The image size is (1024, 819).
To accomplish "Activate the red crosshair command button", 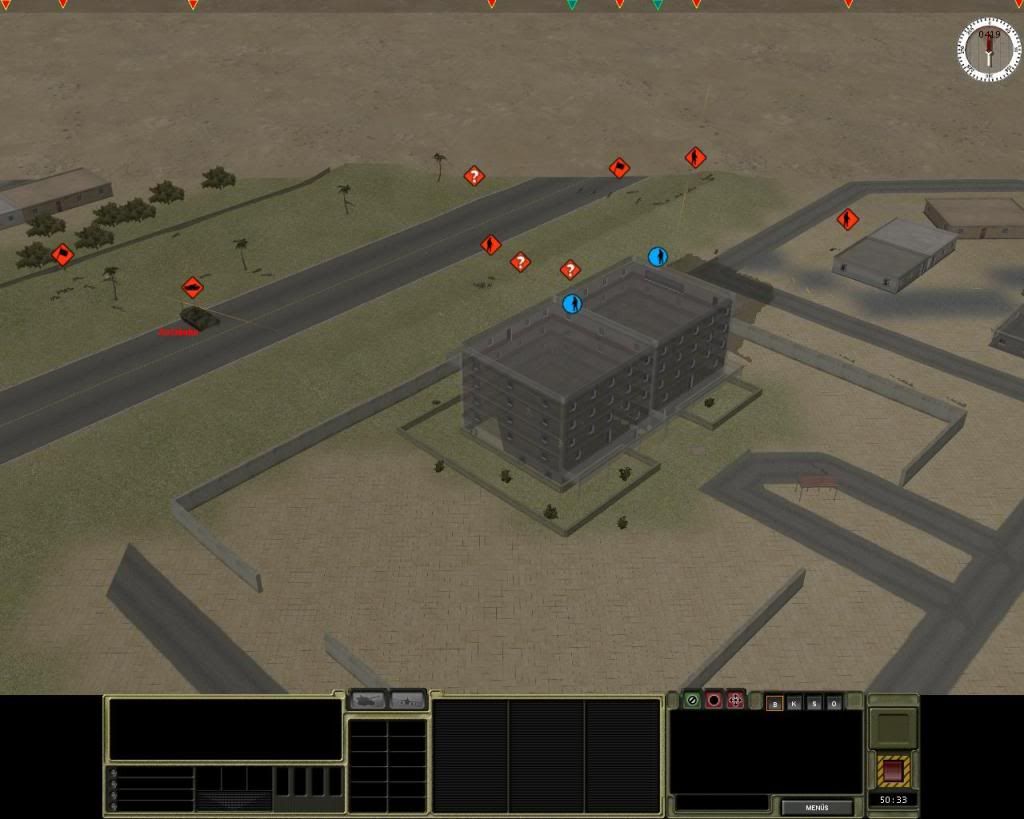I will (736, 700).
